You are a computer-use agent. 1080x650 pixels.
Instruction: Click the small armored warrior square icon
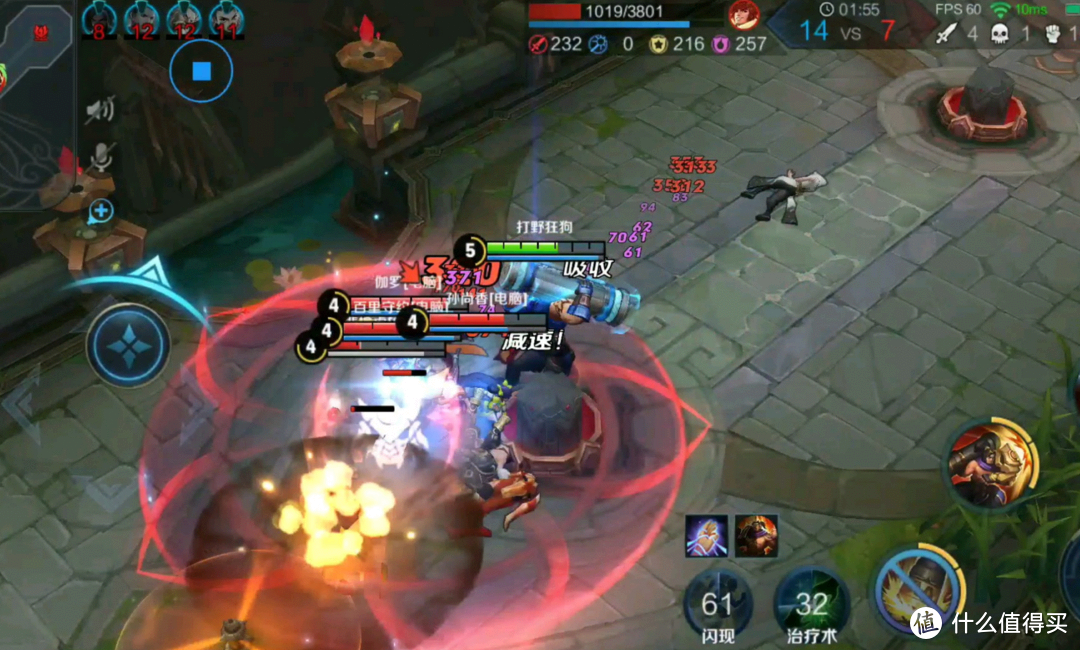[x=756, y=536]
